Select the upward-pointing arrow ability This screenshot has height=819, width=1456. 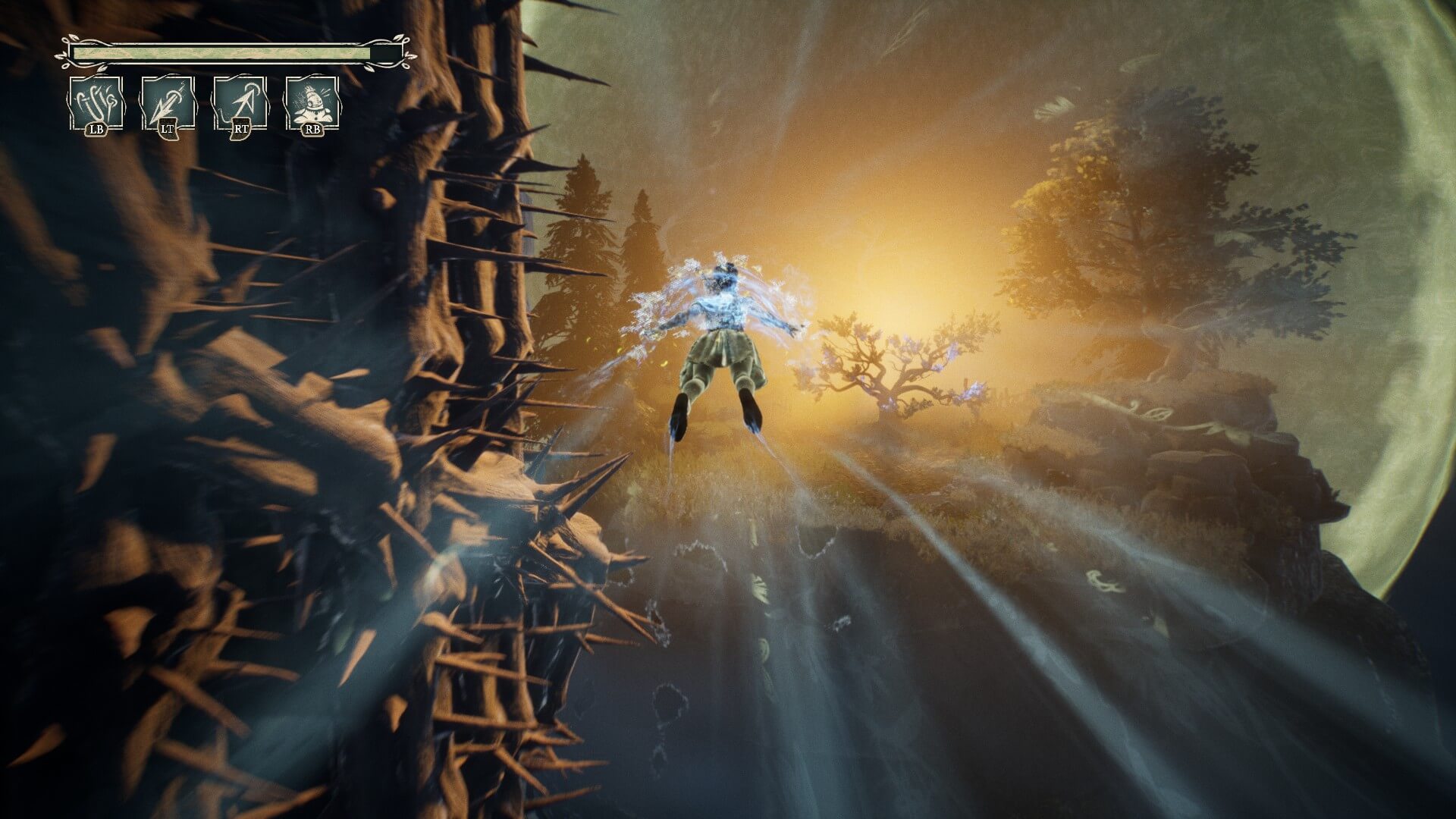(x=240, y=103)
